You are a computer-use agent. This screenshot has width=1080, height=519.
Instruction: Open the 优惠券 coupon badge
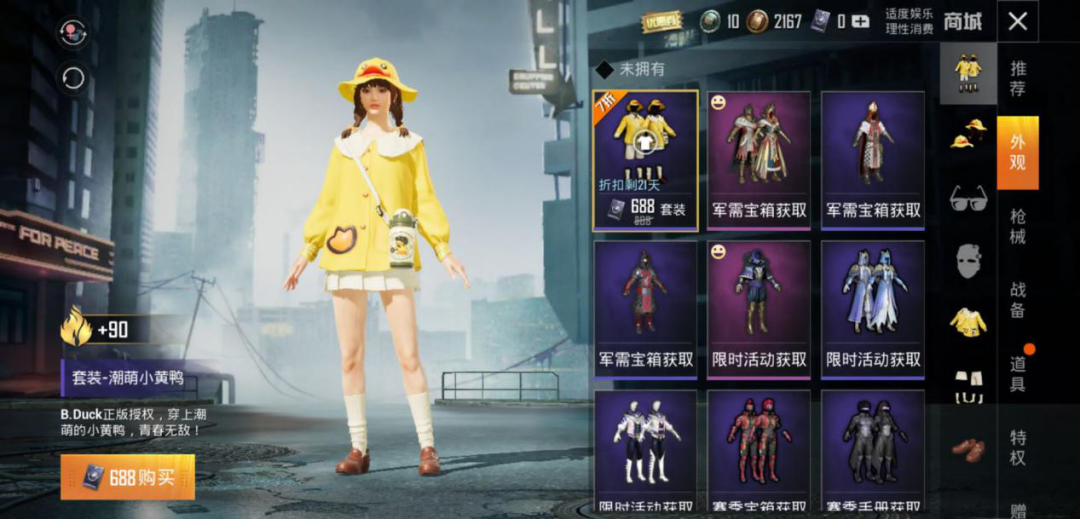(662, 21)
